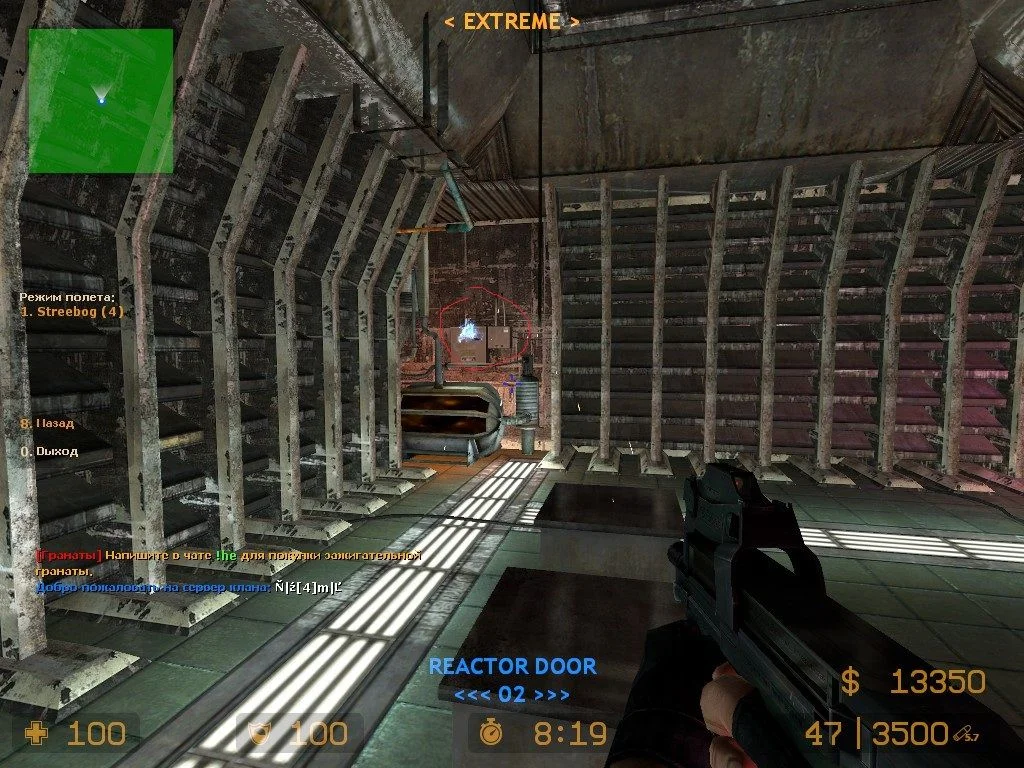The image size is (1024, 768).
Task: Choose the Выход (exit) menu option
Action: pos(56,451)
